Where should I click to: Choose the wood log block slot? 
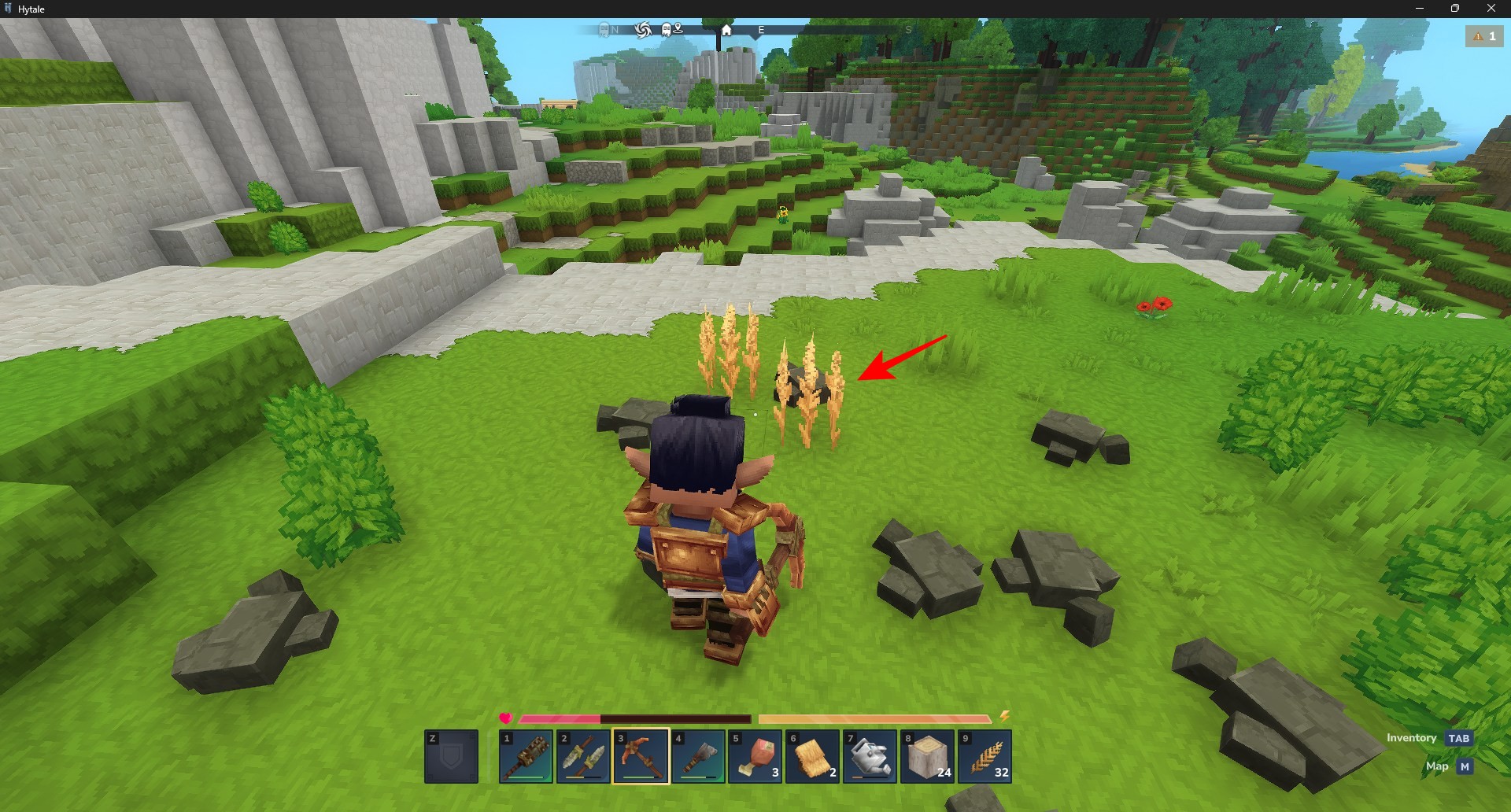[928, 756]
